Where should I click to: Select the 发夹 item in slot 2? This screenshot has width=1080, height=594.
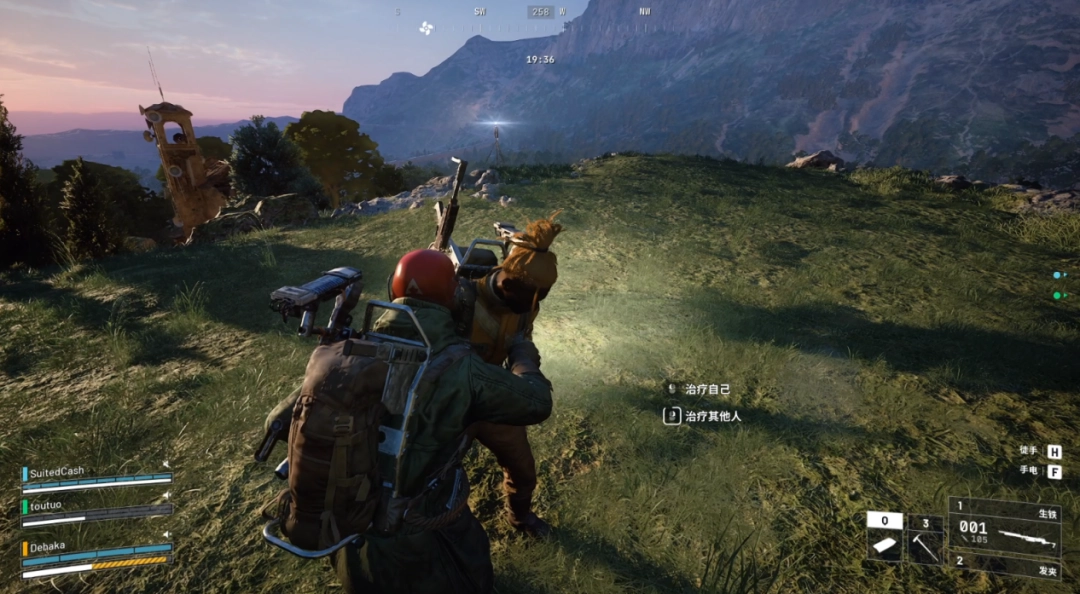tap(1004, 565)
